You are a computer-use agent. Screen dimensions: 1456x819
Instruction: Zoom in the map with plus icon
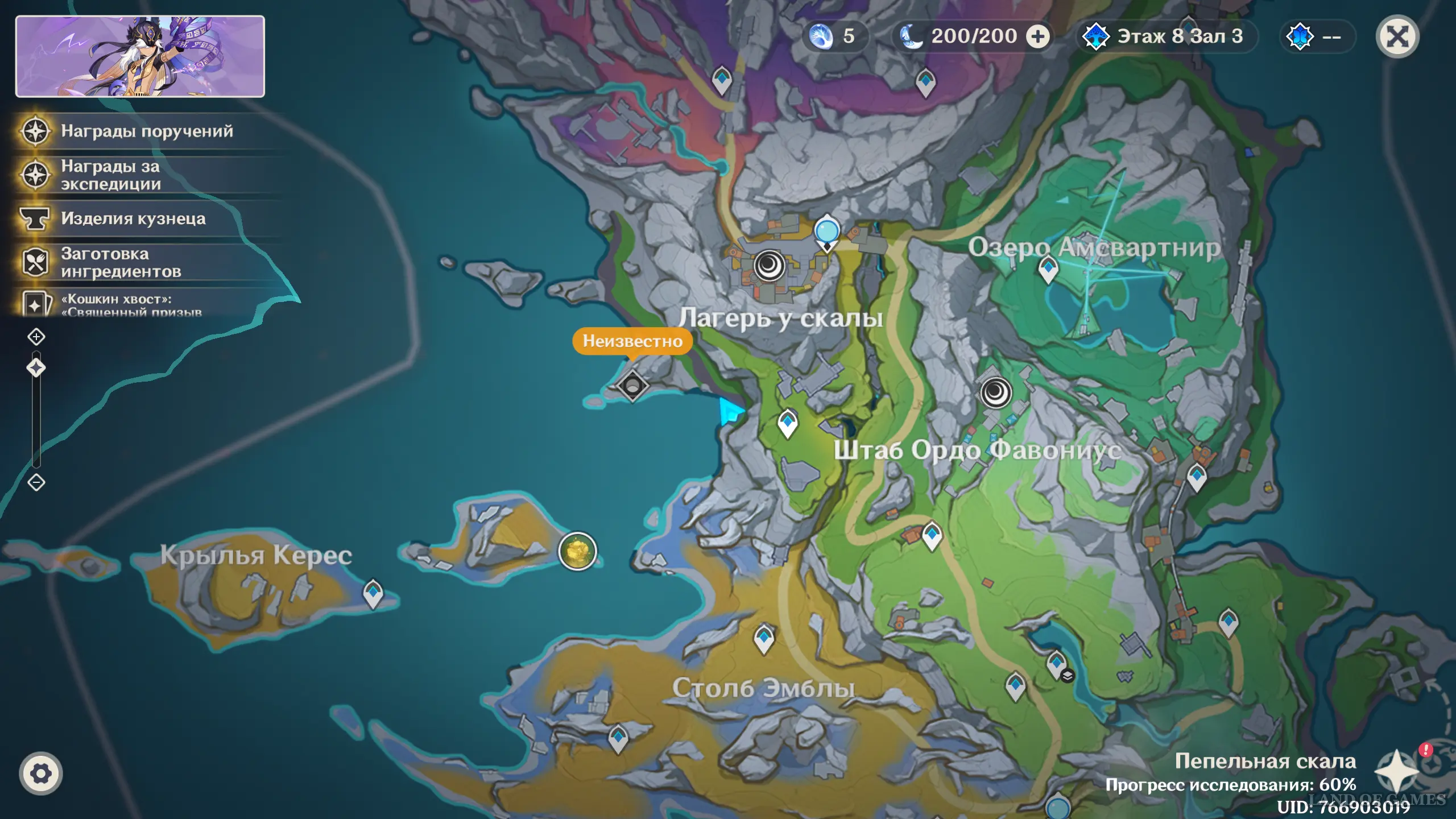pos(36,337)
